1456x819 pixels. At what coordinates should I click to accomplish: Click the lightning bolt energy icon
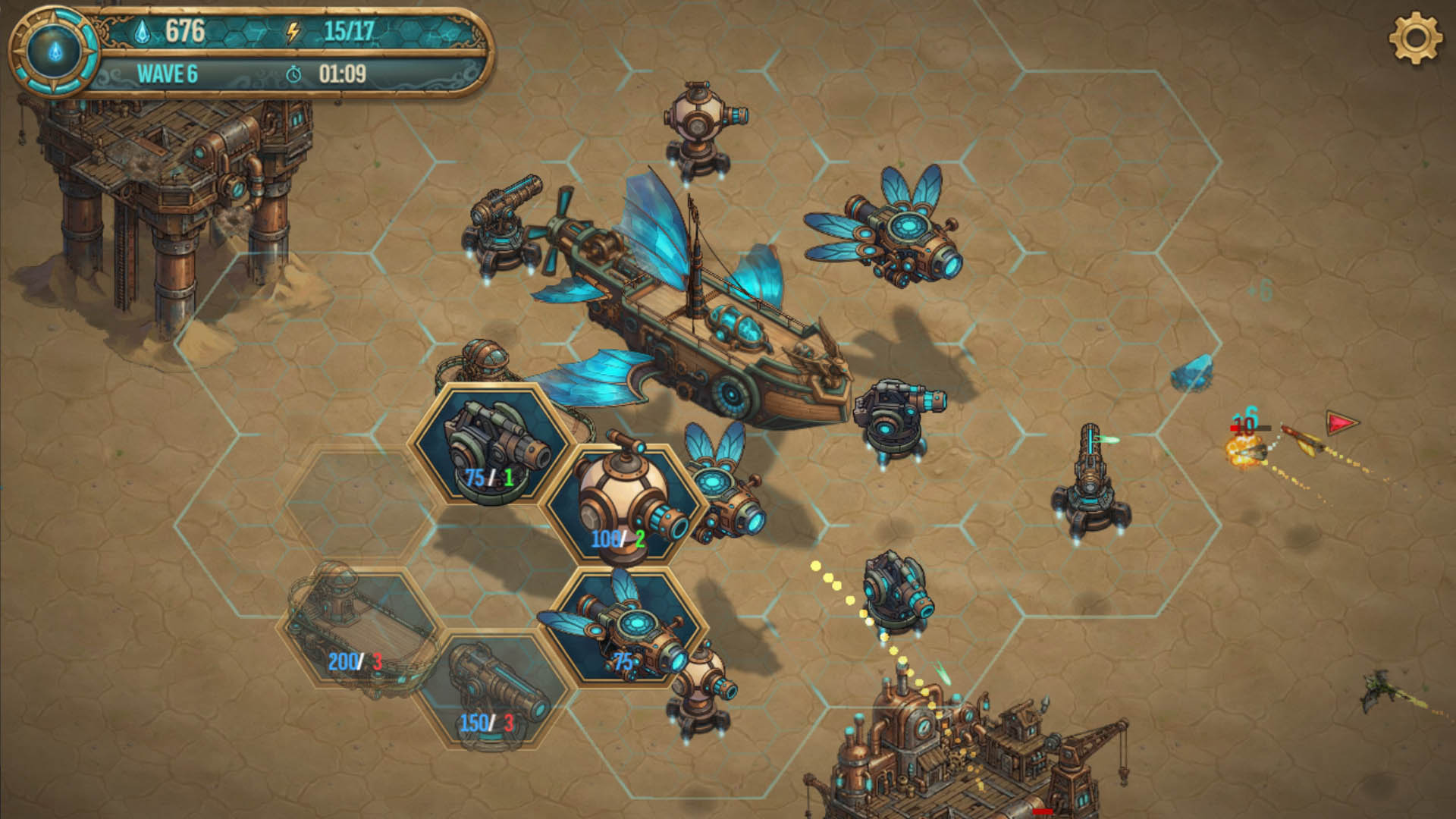click(294, 32)
